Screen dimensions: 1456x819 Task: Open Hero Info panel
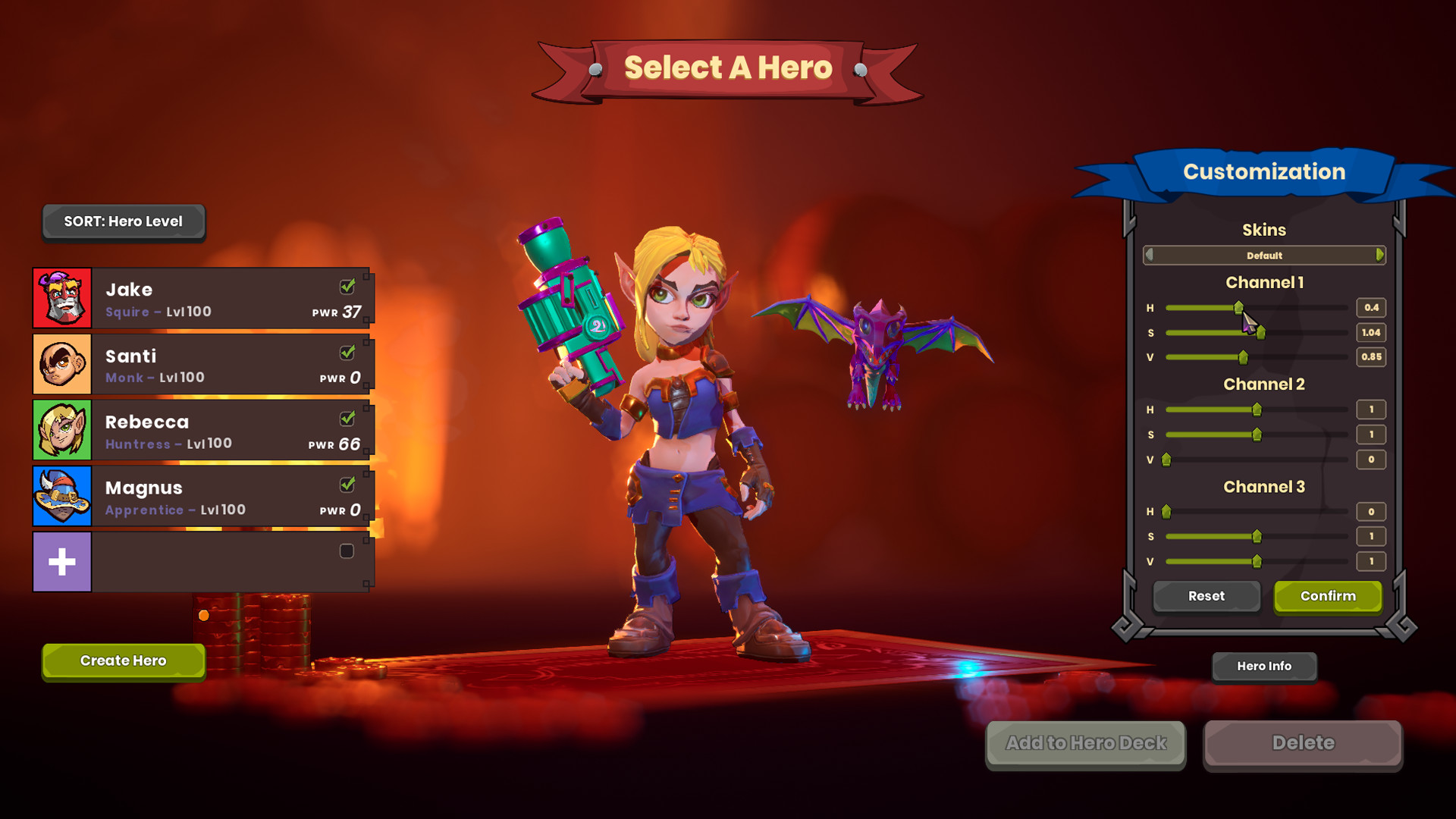[x=1263, y=667]
